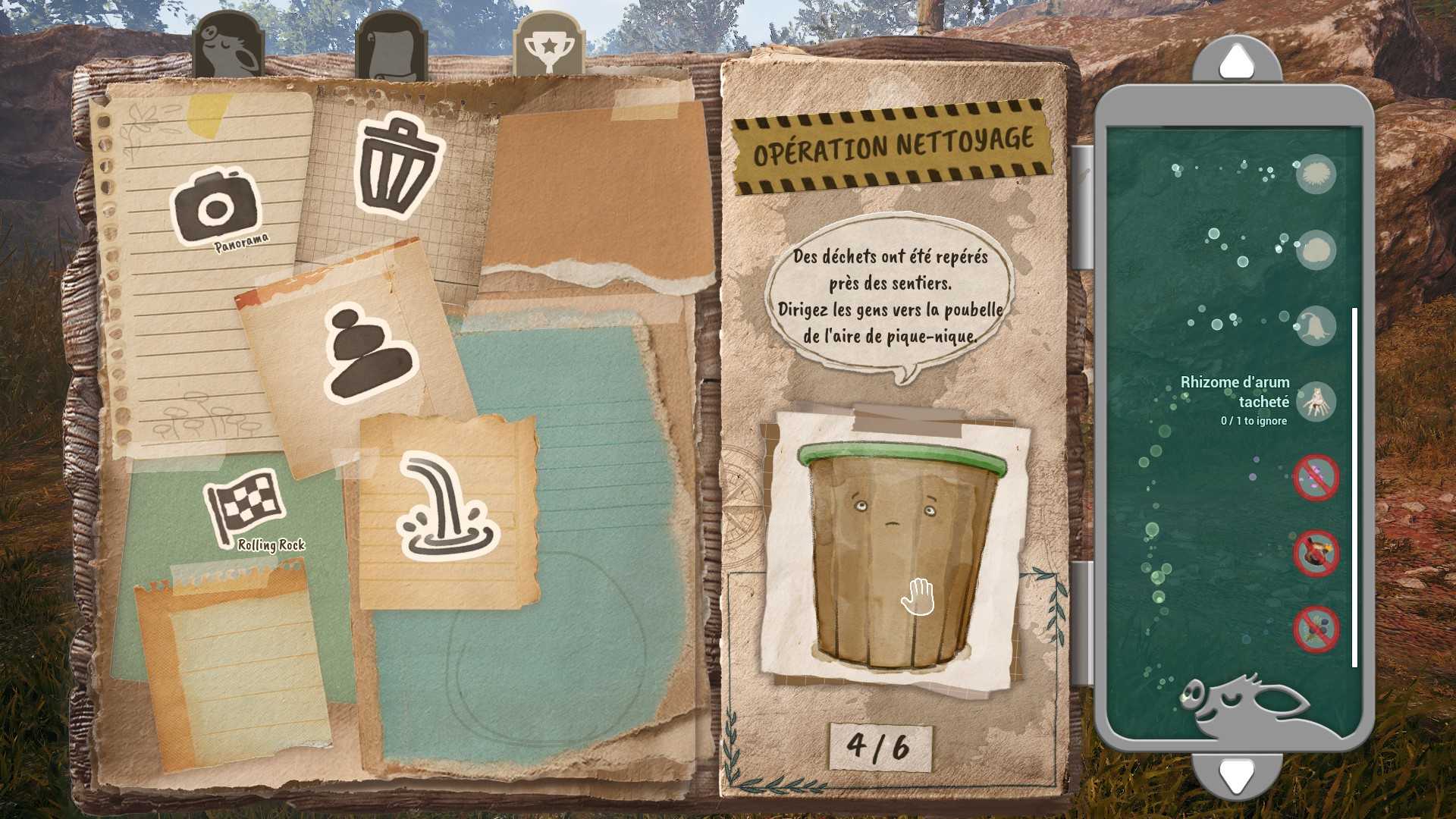Pick the crossed-out dark berries icon
Viewport: 1456px width, 819px height.
tap(1316, 629)
